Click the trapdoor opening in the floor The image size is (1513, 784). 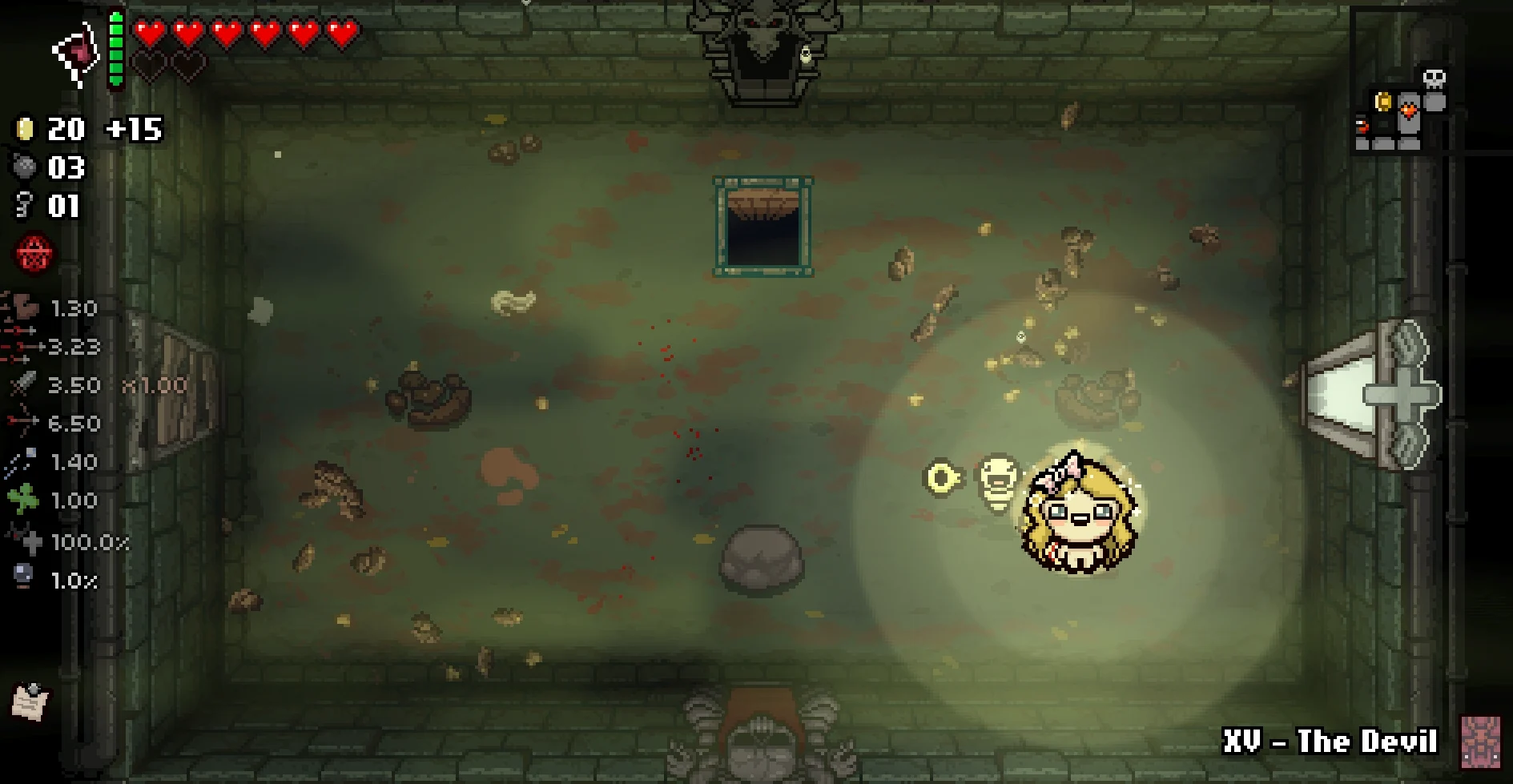[763, 226]
